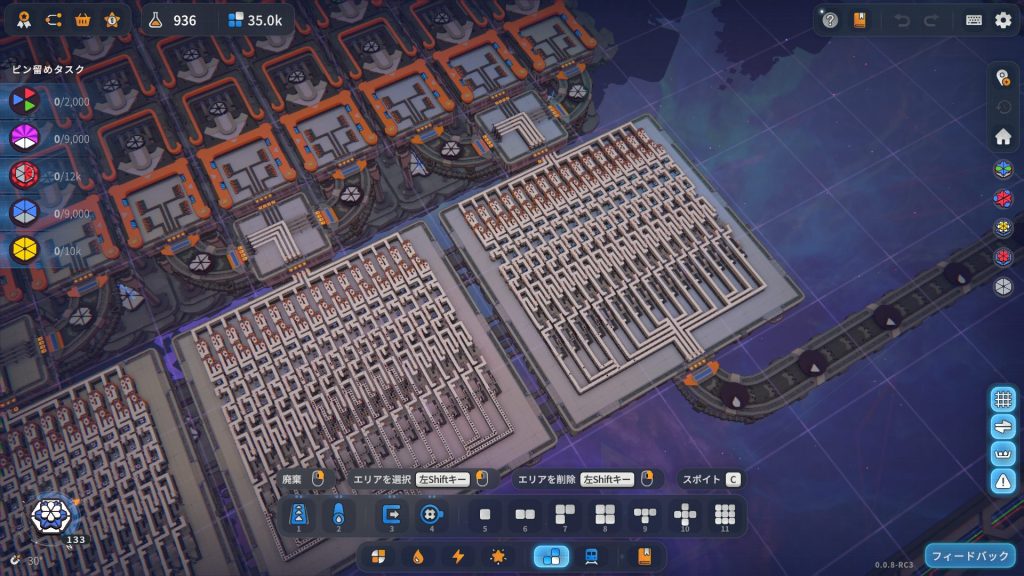Switch to the lightning bolt wires category

click(x=458, y=556)
